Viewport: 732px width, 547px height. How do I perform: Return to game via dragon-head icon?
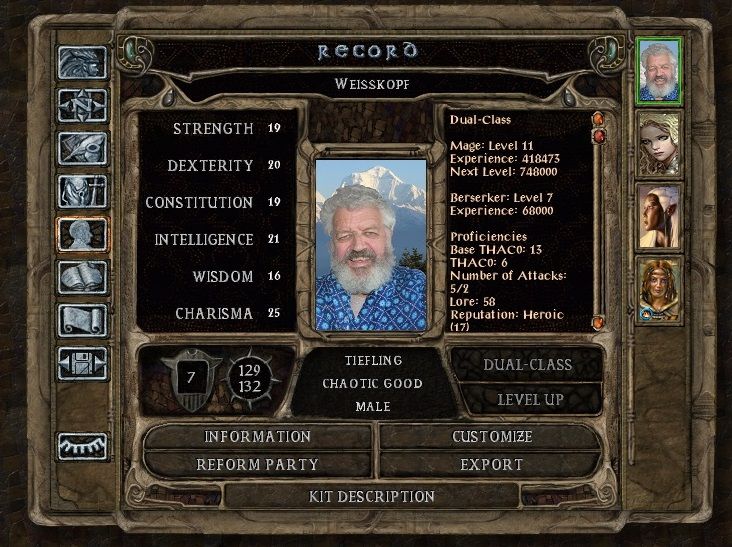coord(82,63)
